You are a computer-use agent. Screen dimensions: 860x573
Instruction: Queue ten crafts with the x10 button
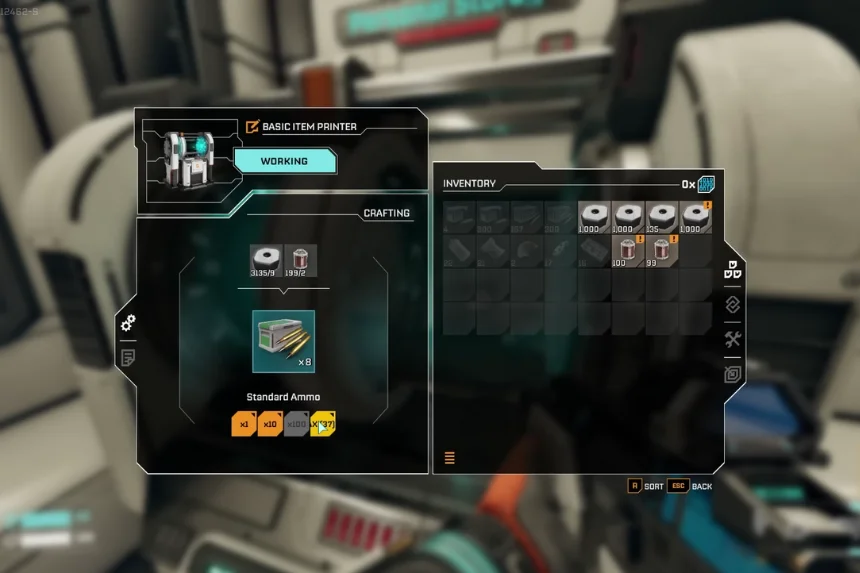click(x=270, y=424)
